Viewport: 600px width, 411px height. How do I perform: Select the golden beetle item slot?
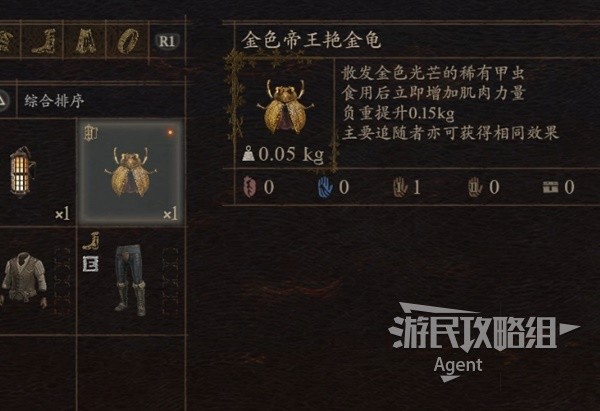pyautogui.click(x=131, y=172)
